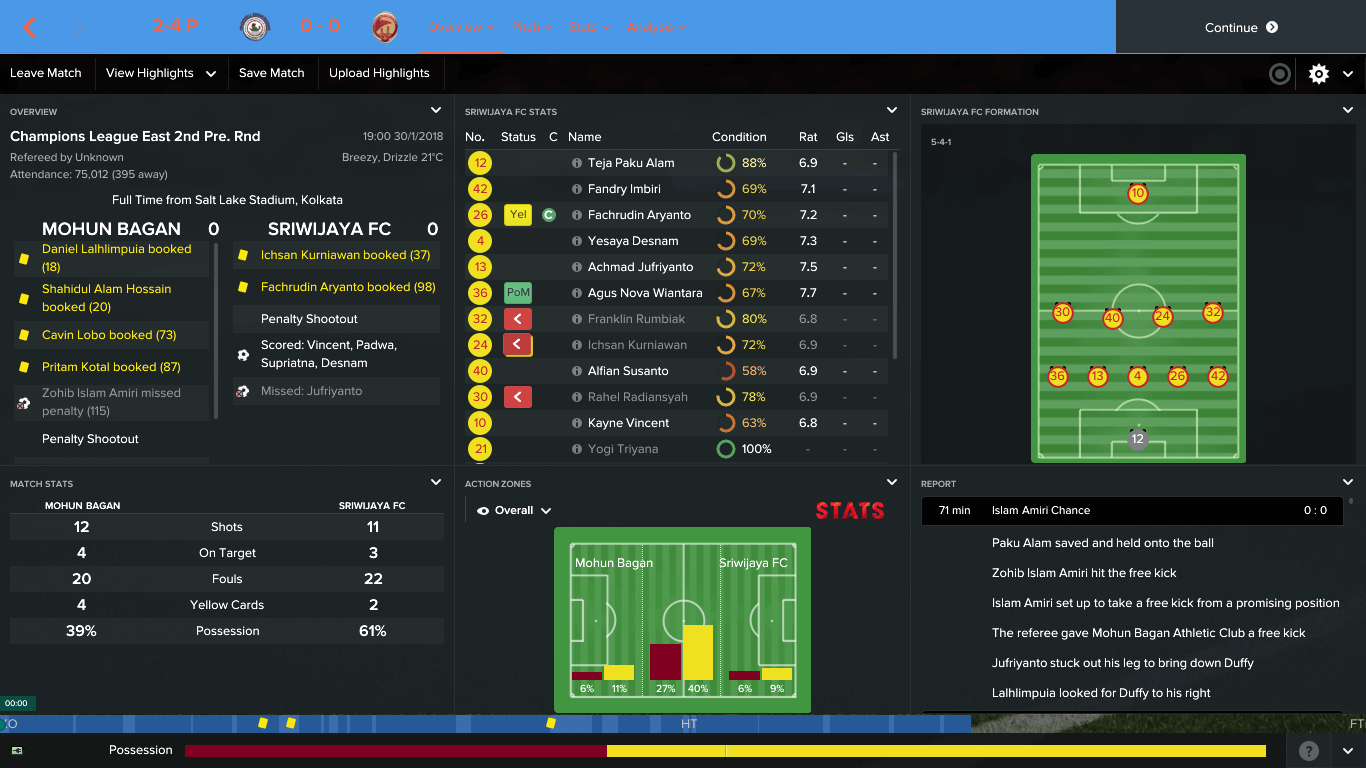Viewport: 1366px width, 768px height.
Task: Select player Agus Nova Wiantara row
Action: click(645, 293)
